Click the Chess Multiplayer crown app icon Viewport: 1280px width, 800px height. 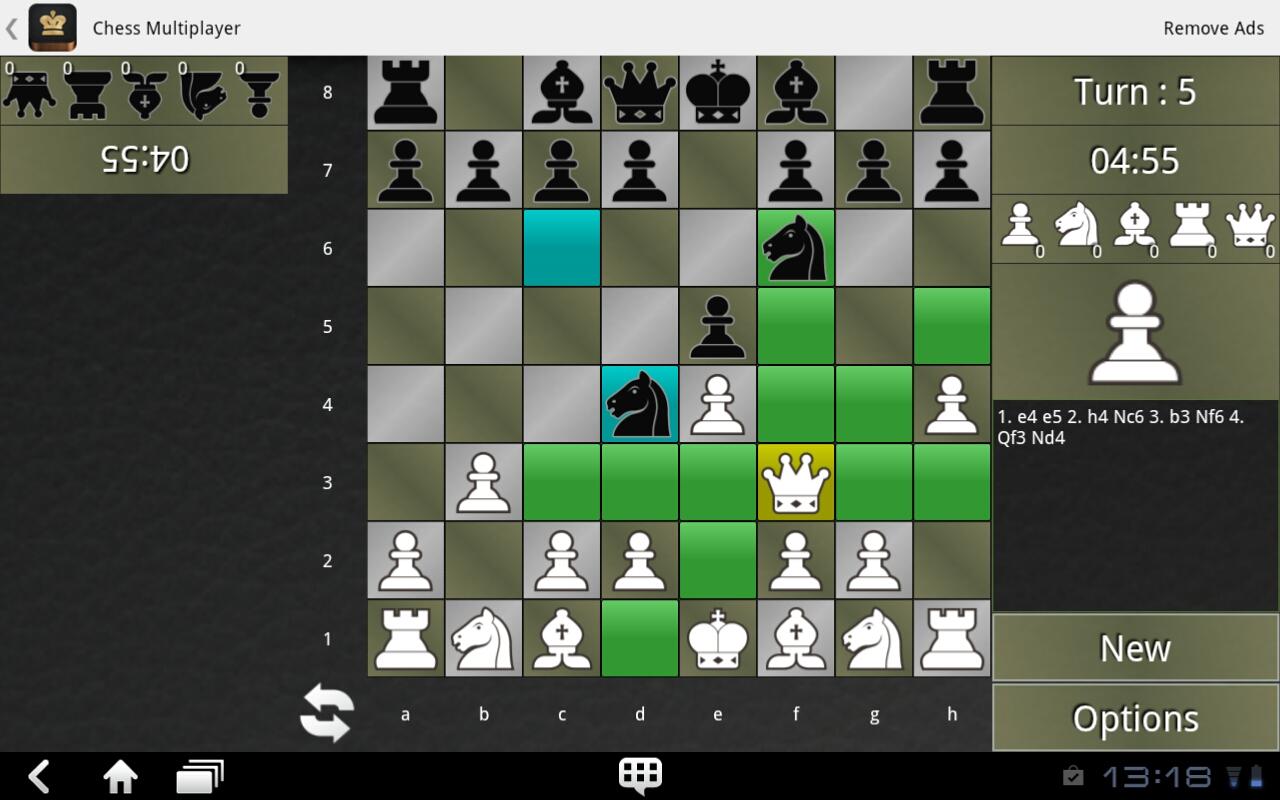tap(52, 28)
